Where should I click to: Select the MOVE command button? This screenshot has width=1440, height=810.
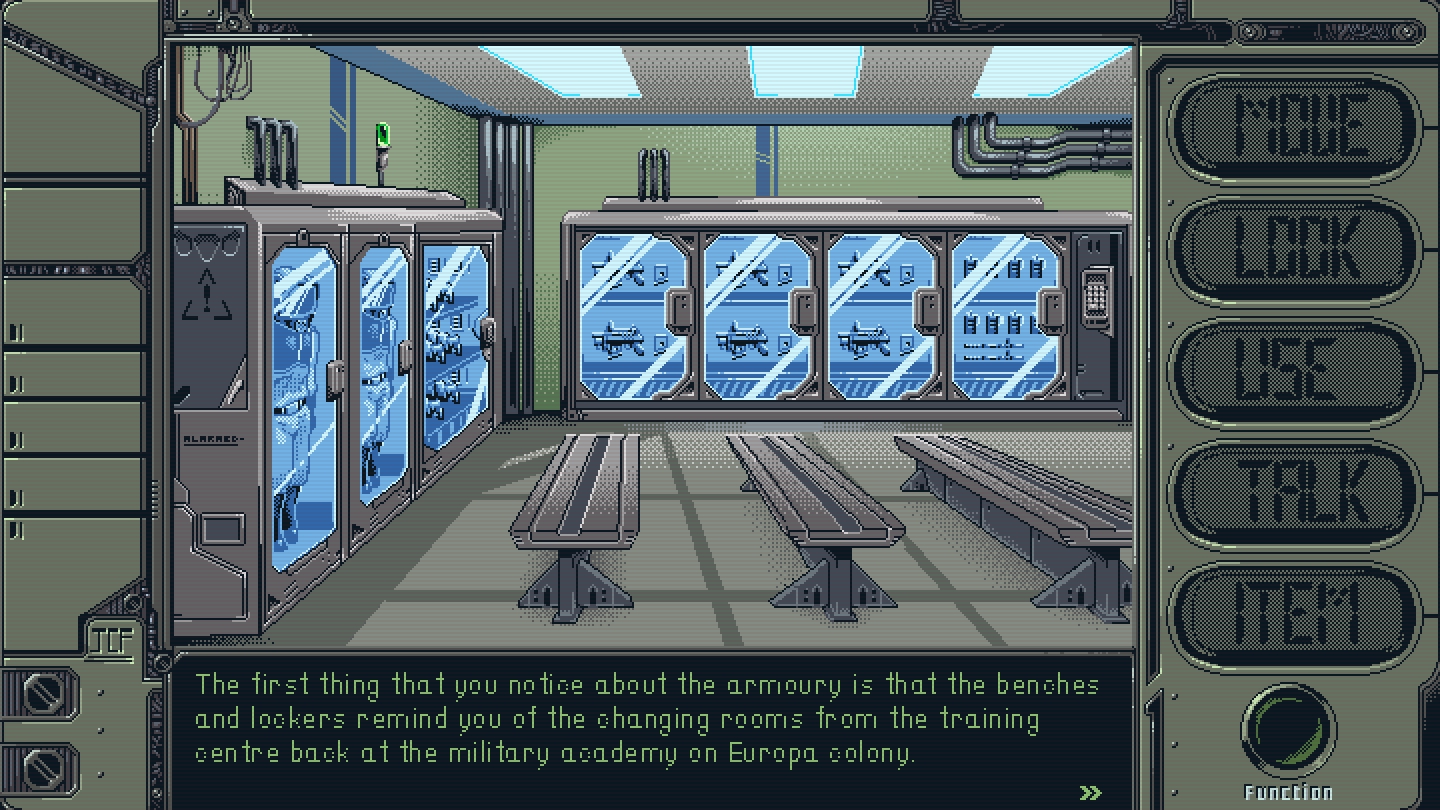click(x=1296, y=127)
